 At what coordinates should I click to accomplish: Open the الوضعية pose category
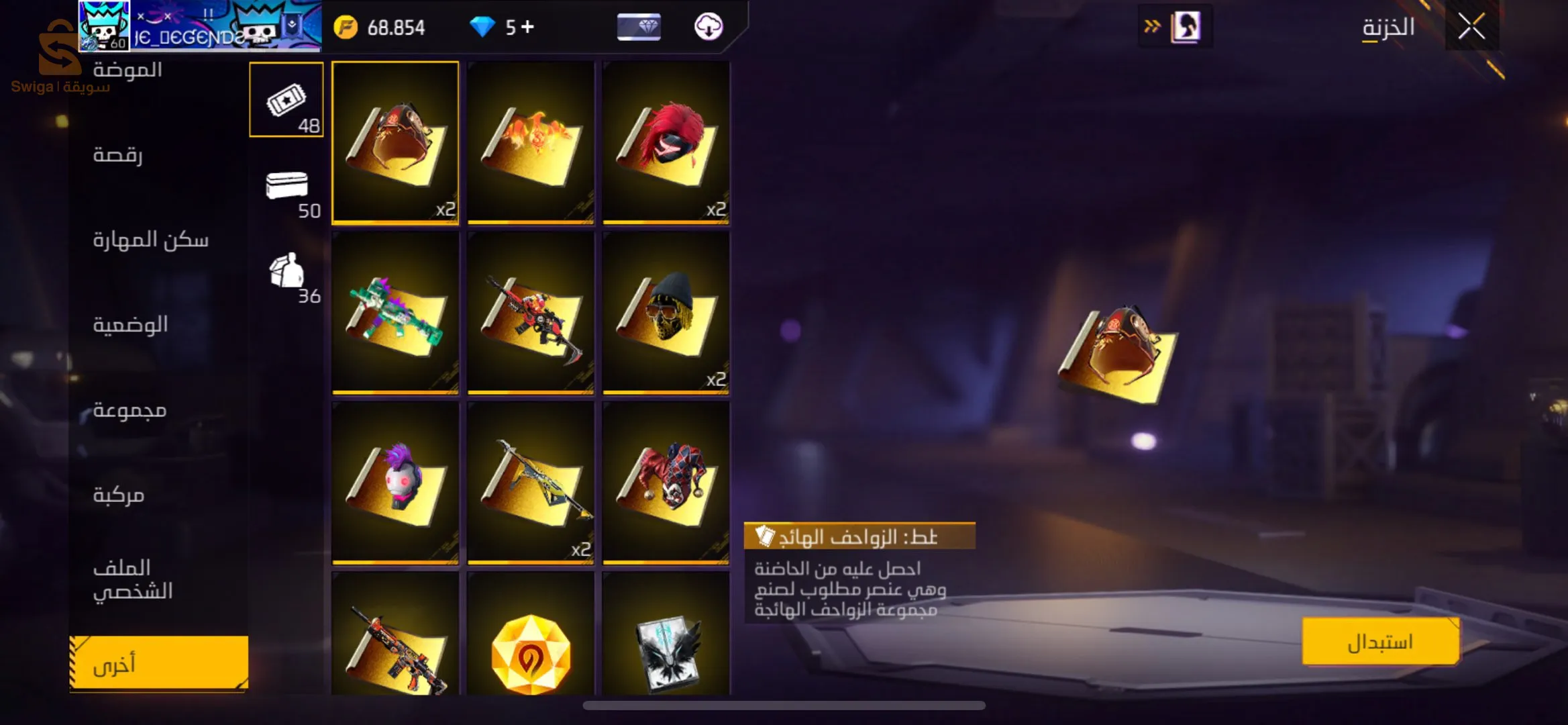(x=130, y=325)
